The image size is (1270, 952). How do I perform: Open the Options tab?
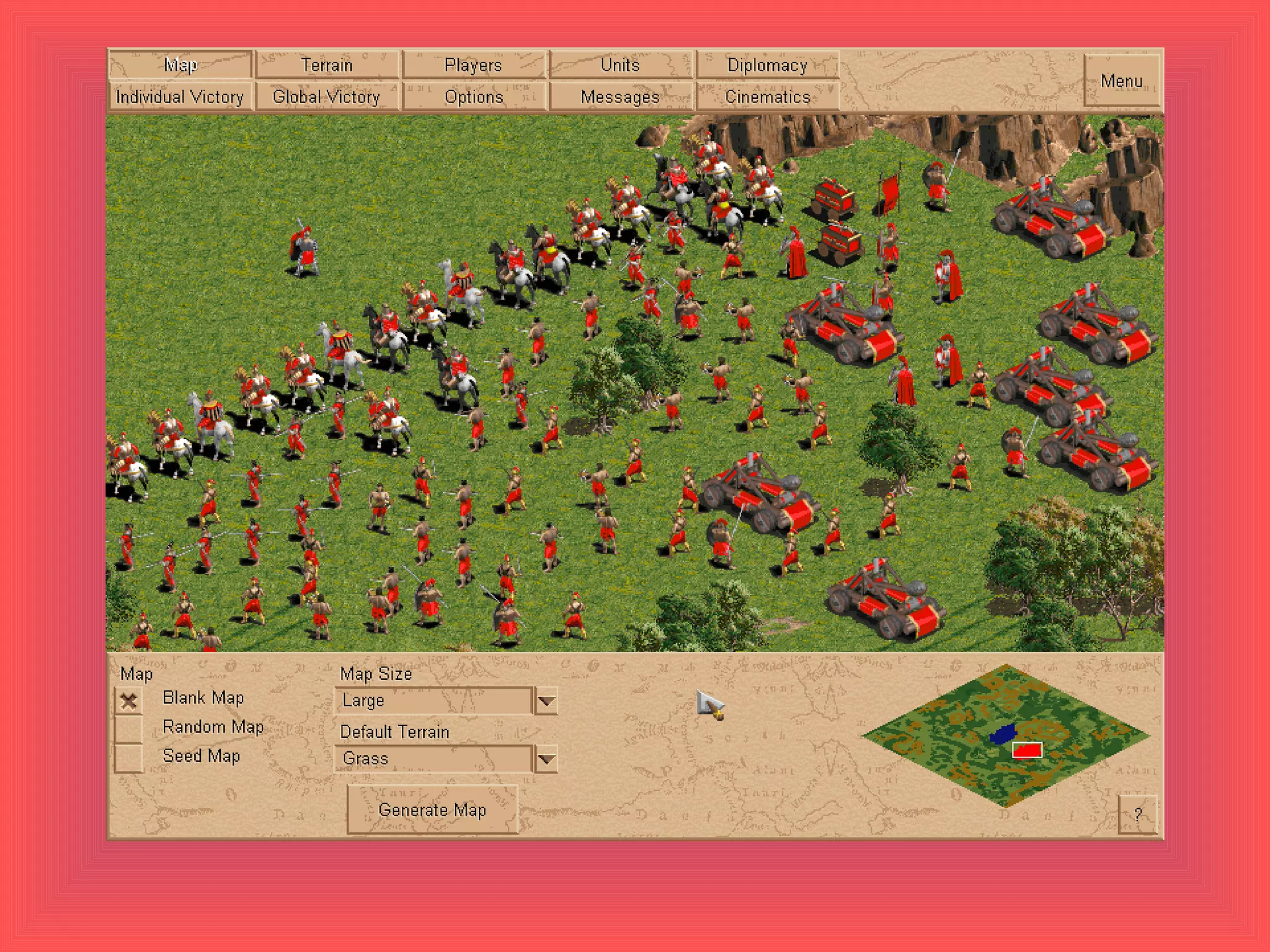(474, 97)
